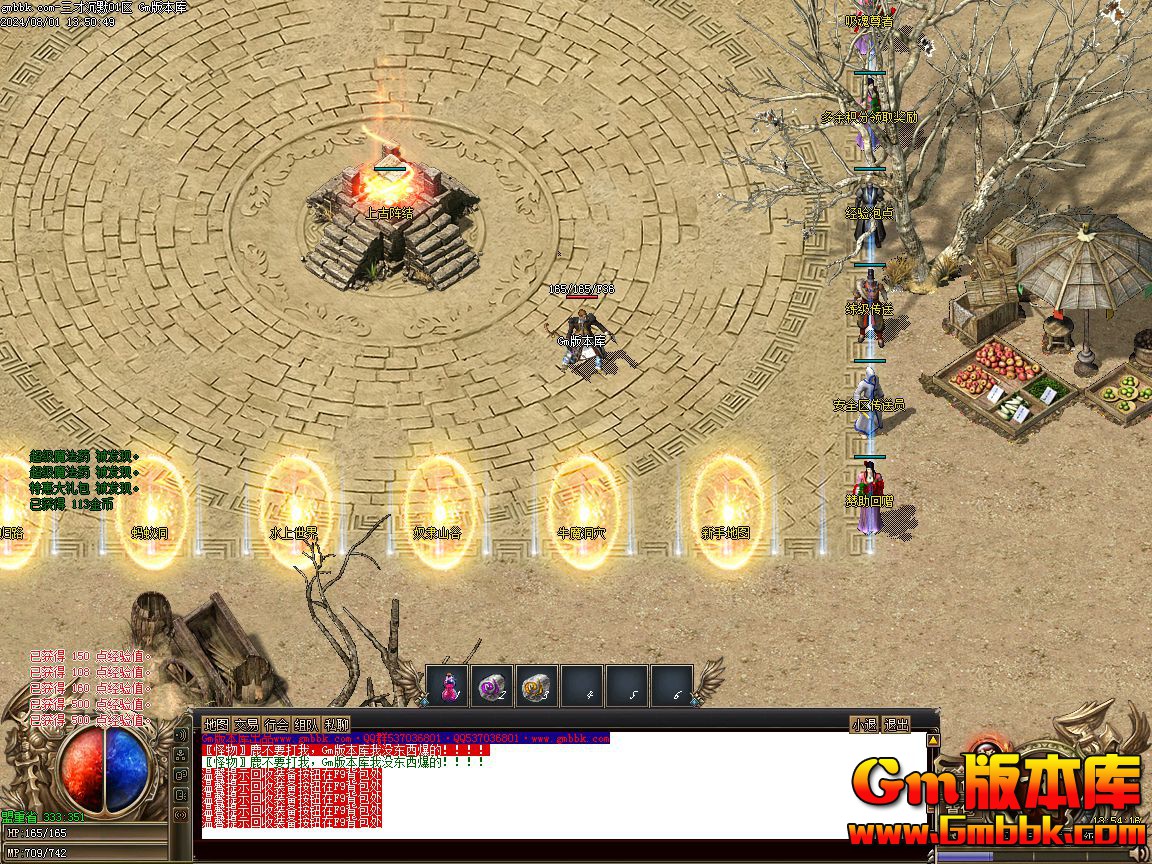The width and height of the screenshot is (1152, 864).
Task: Open the 组队 (Team) tab
Action: click(307, 724)
